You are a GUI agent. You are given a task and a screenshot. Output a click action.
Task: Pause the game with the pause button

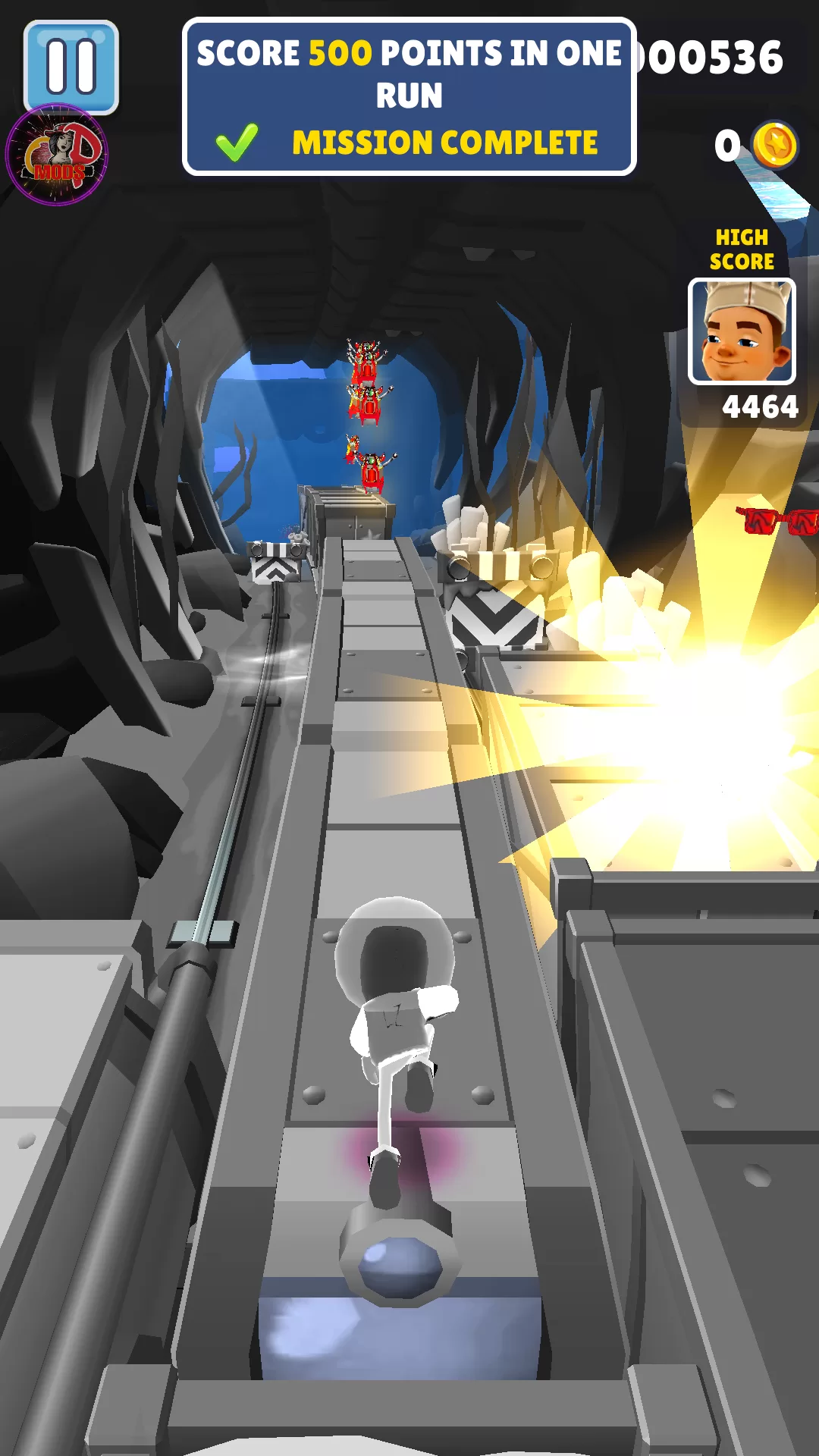click(71, 65)
